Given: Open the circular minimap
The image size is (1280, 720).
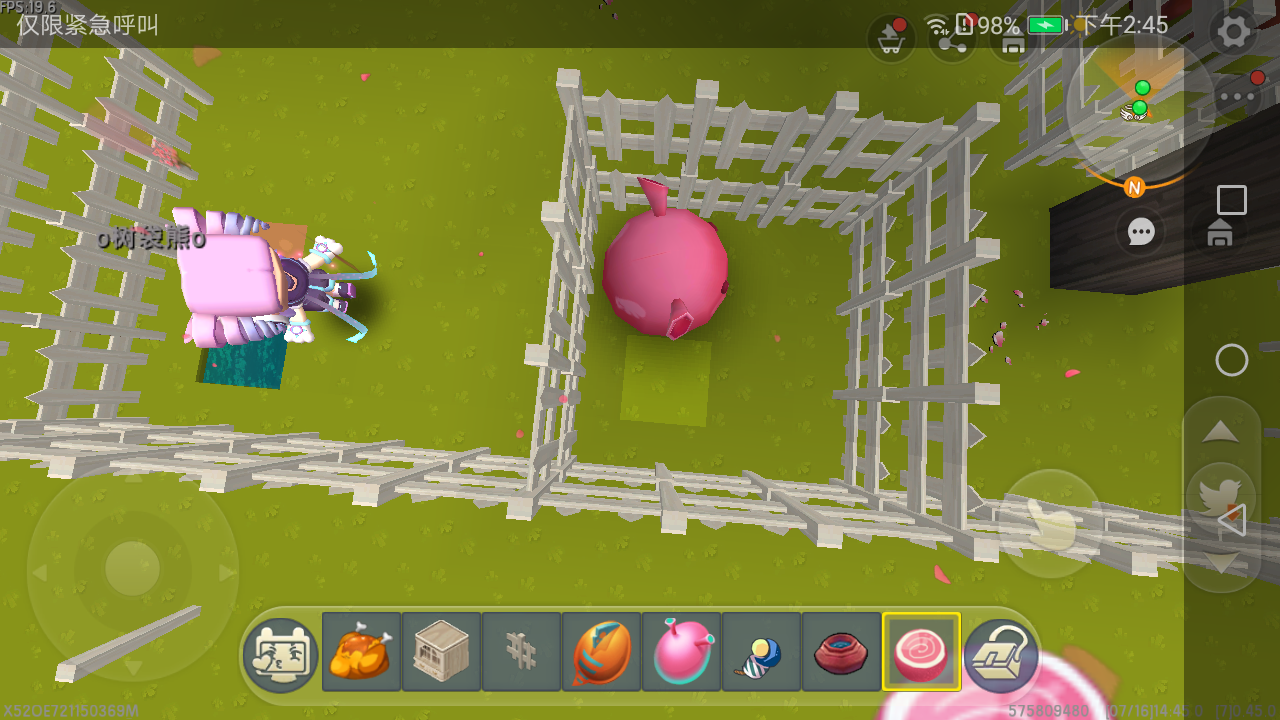Looking at the screenshot, I should tap(1138, 108).
